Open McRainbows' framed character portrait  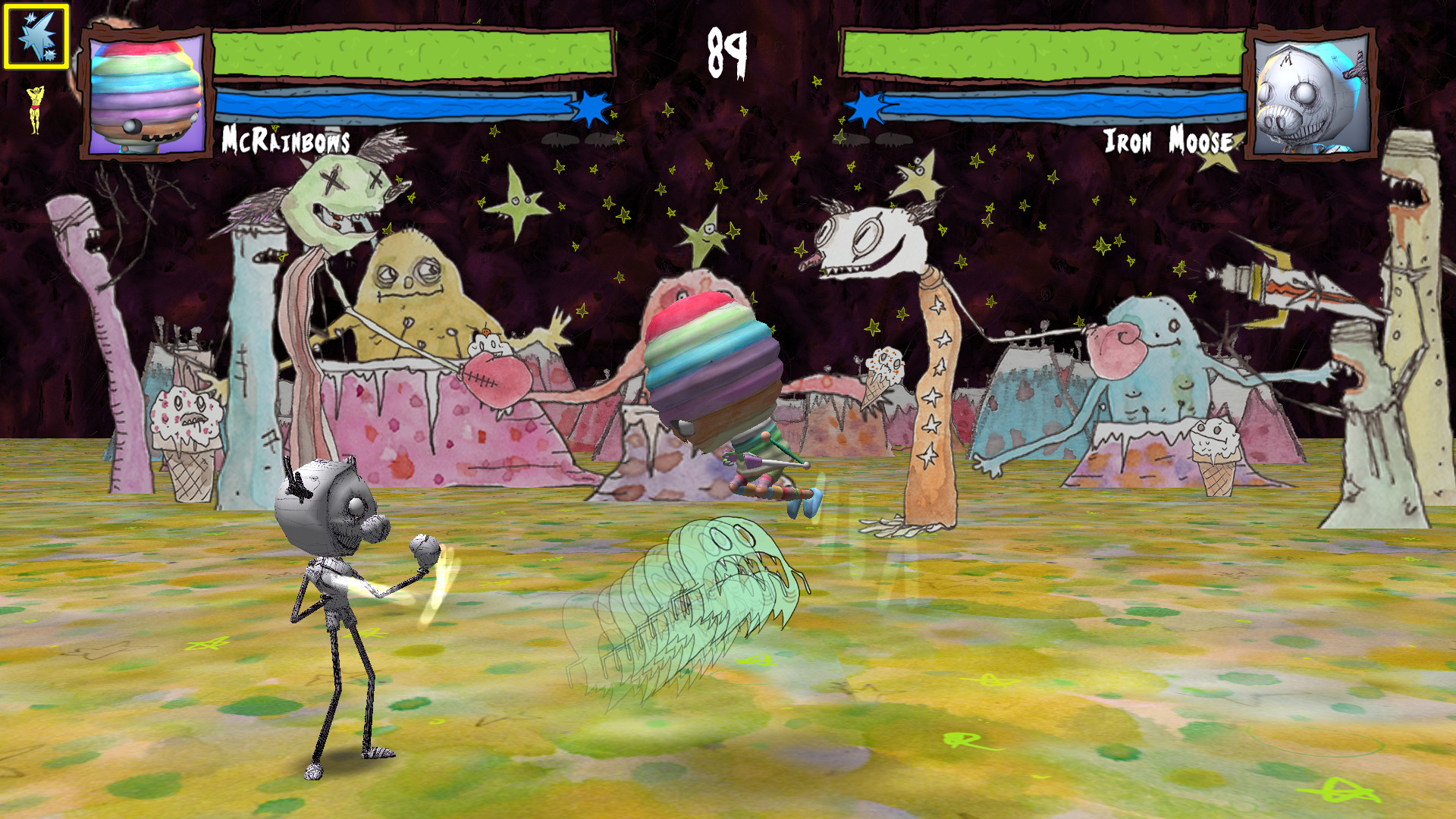click(143, 93)
